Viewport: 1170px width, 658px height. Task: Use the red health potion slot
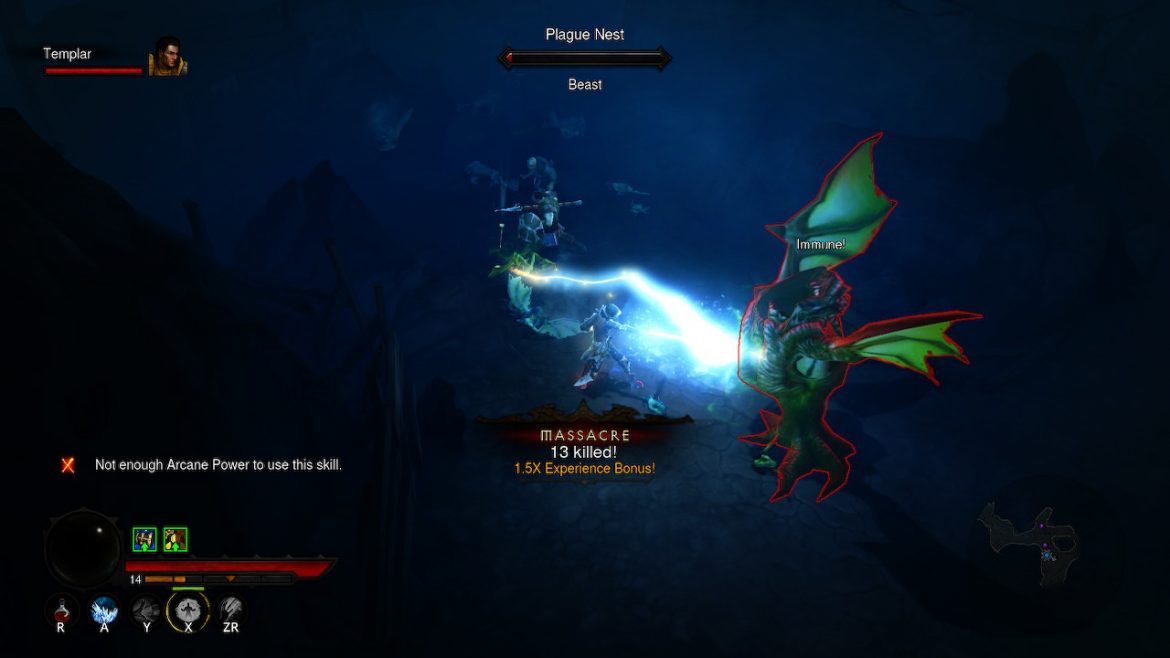61,609
